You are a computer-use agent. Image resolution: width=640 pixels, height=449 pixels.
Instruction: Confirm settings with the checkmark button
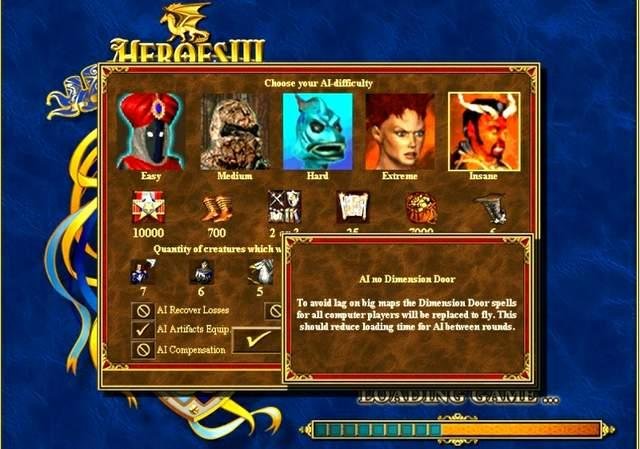click(x=256, y=341)
